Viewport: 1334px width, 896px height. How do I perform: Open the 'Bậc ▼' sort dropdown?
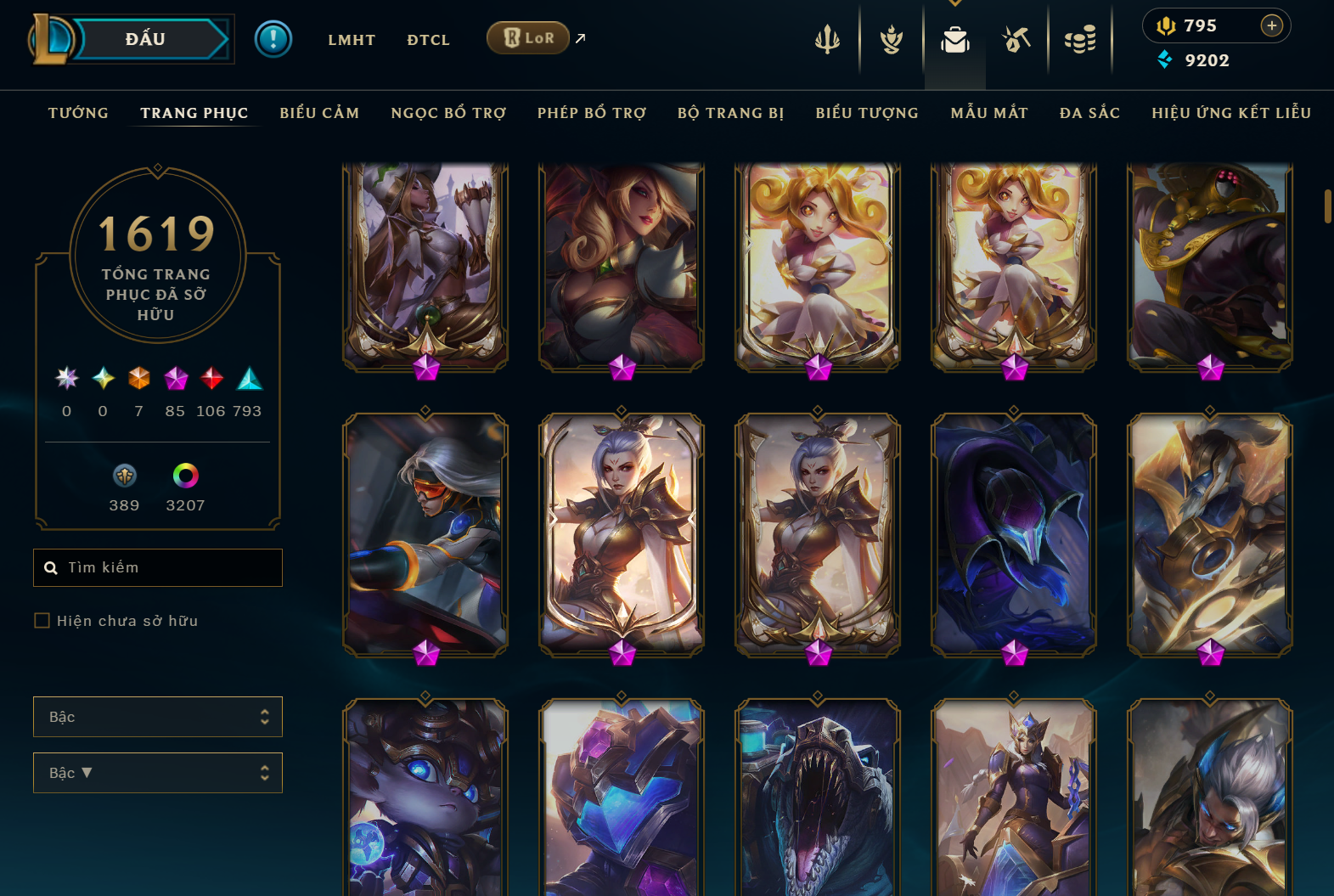(158, 773)
